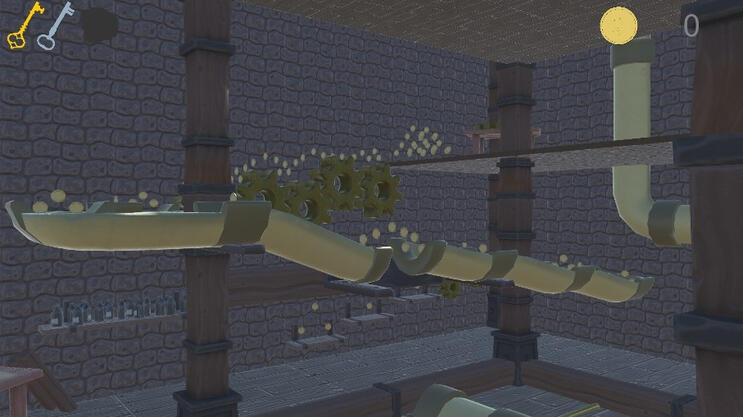Click the dark silhouette item slot

click(x=99, y=26)
